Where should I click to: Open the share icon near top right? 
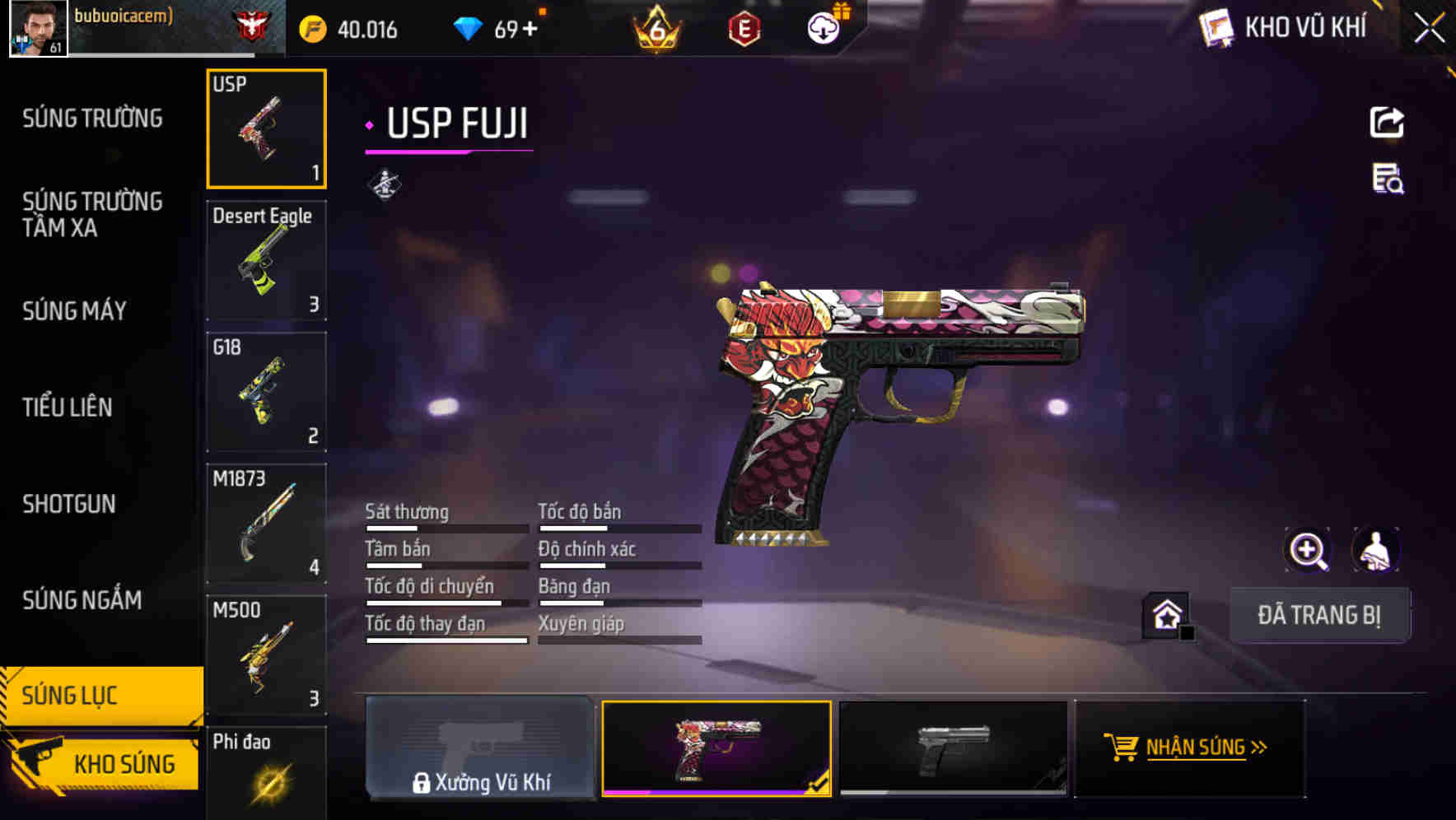1387,122
